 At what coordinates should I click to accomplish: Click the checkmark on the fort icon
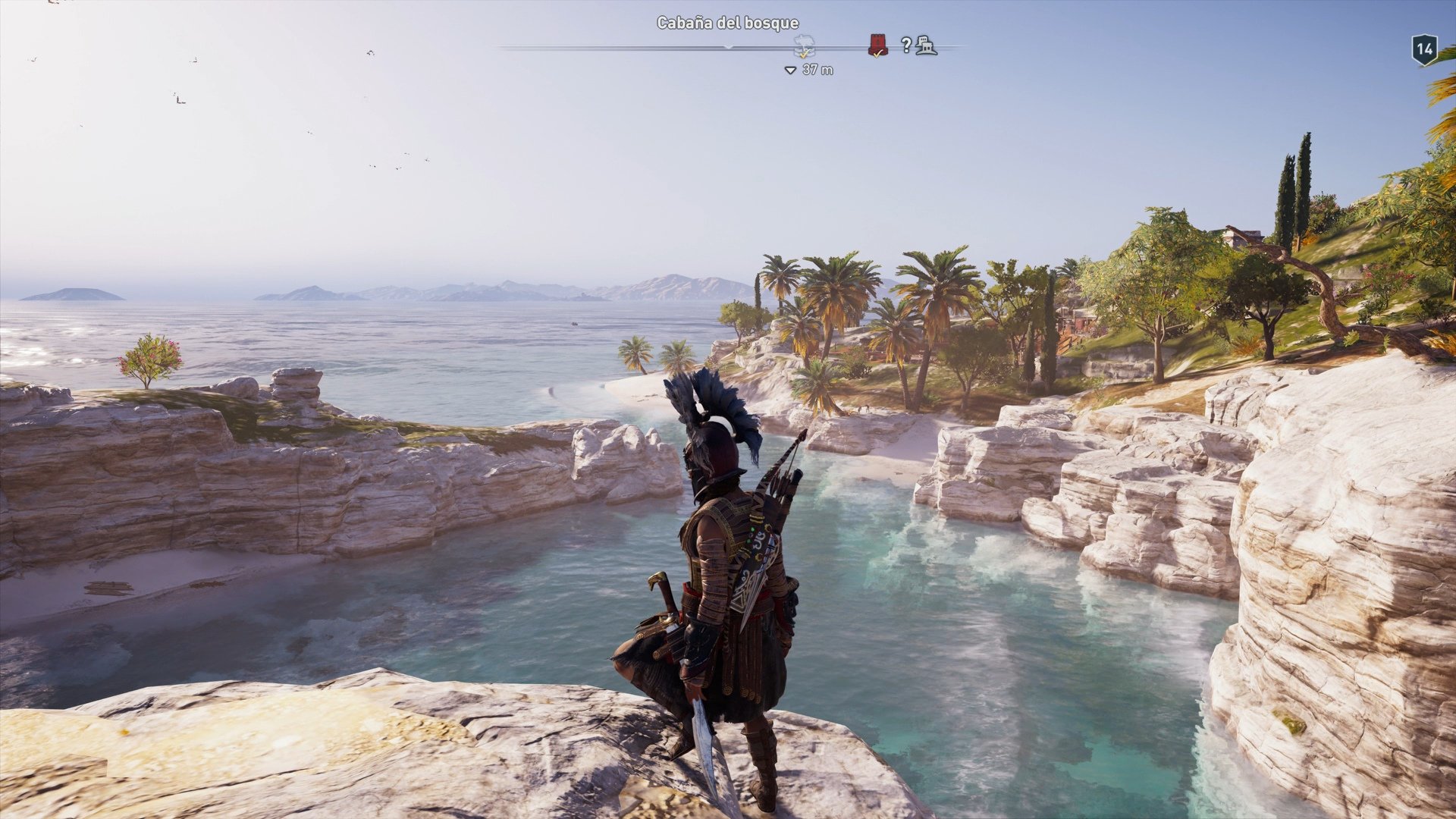pyautogui.click(x=877, y=53)
